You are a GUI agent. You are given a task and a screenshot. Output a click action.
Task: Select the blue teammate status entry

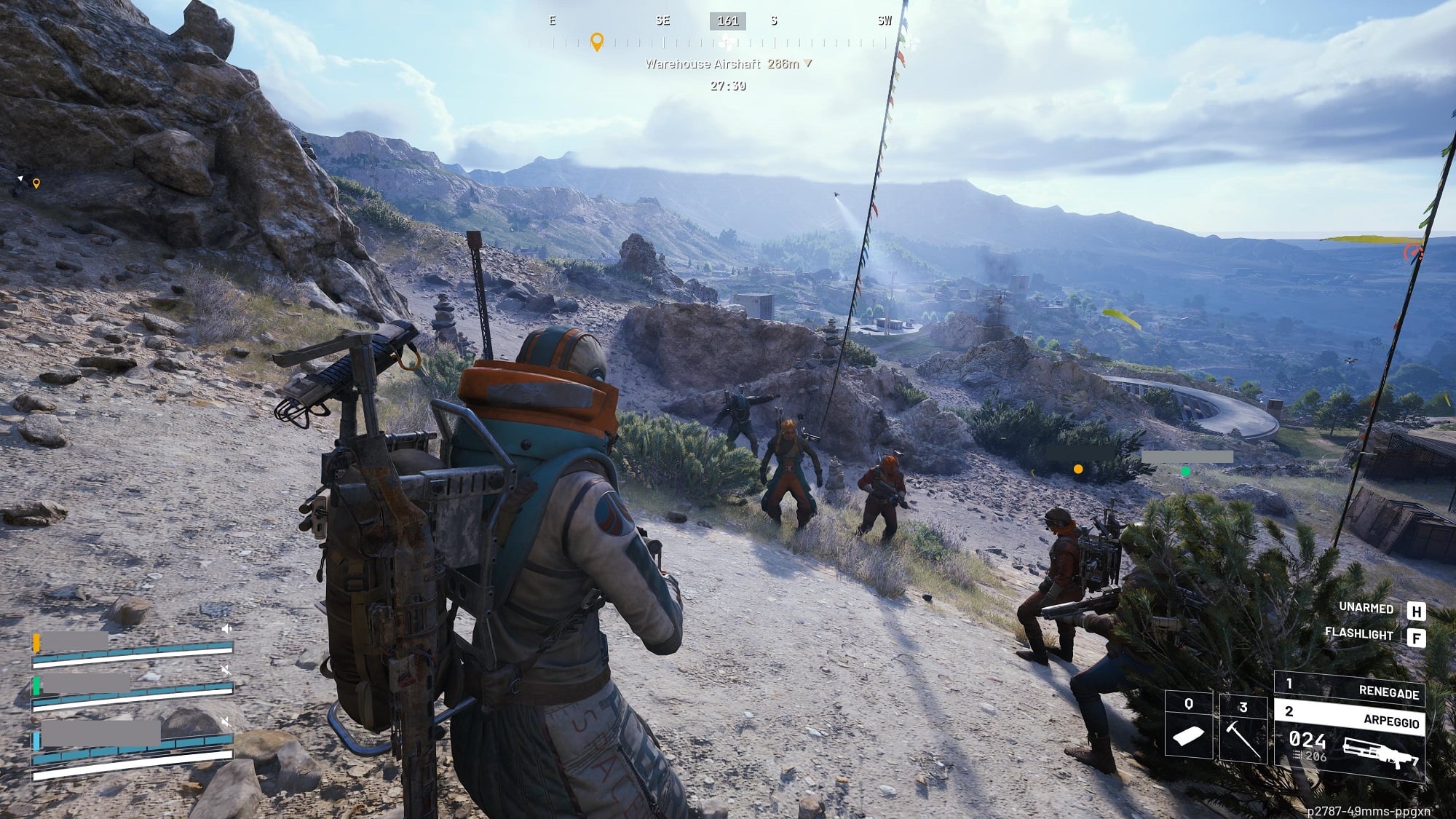pyautogui.click(x=132, y=744)
